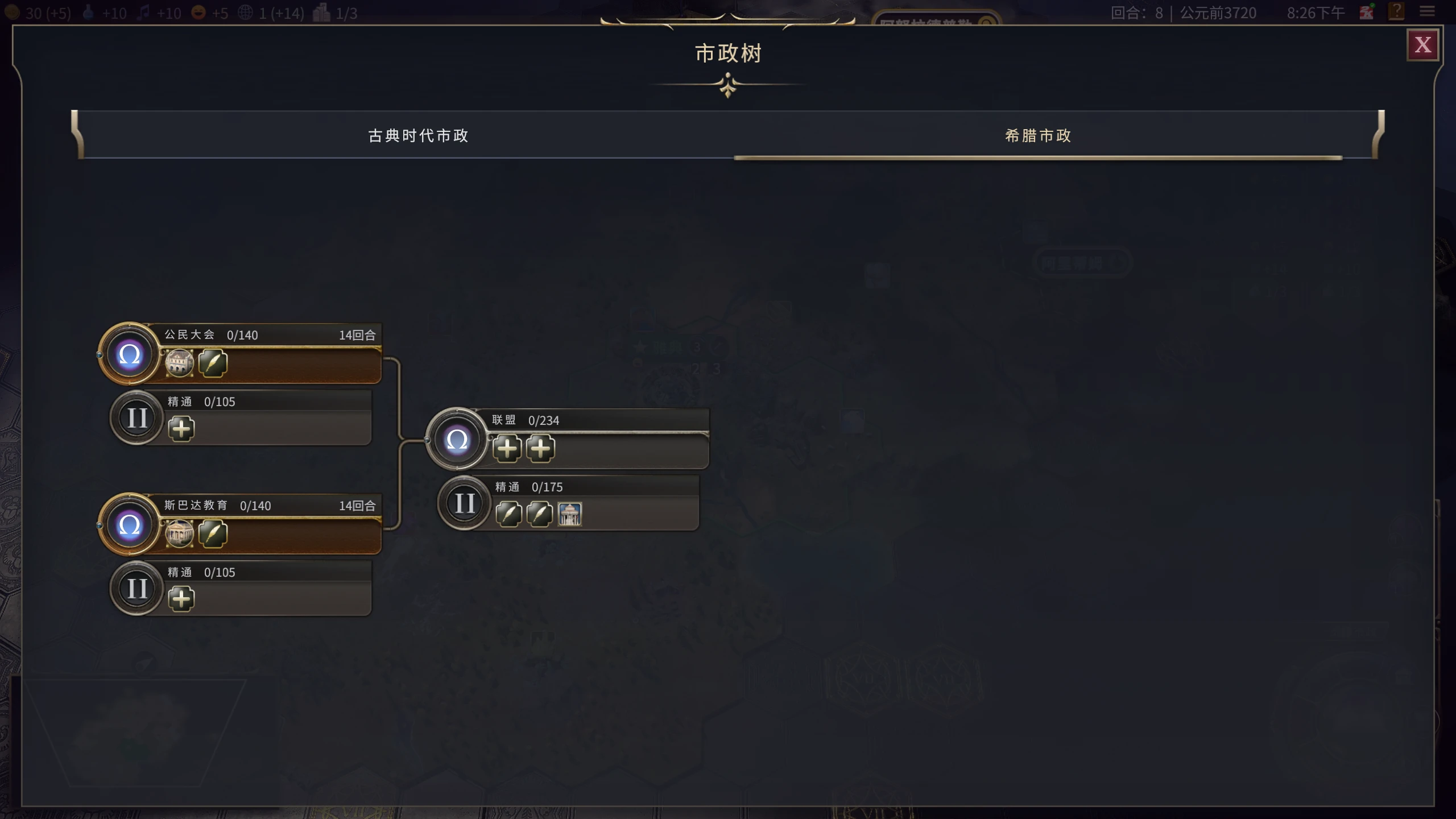This screenshot has width=1456, height=819.
Task: Switch to the 古典时代市政 tab
Action: tap(418, 136)
